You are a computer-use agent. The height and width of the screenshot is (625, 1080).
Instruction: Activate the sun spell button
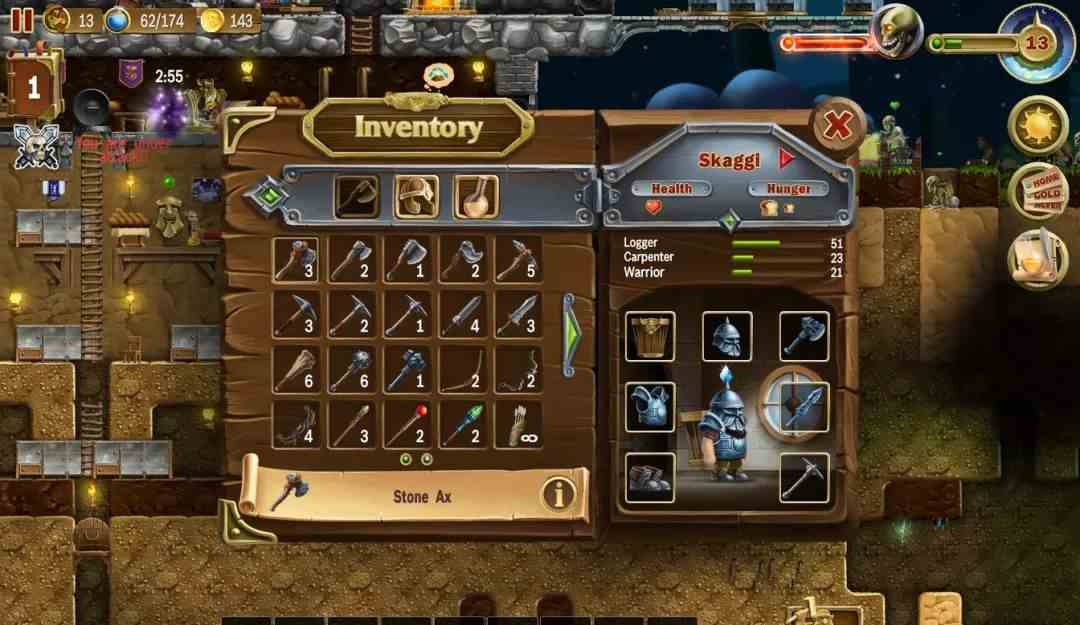[x=1038, y=126]
